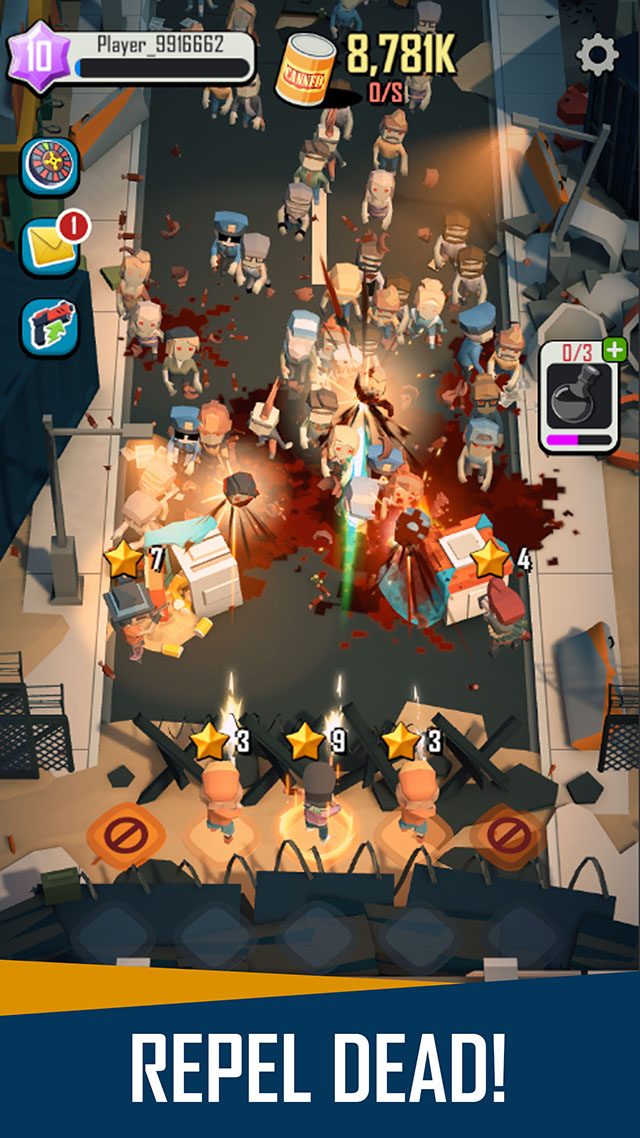Screen dimensions: 640x1138
Task: Open the settings gear
Action: (597, 55)
